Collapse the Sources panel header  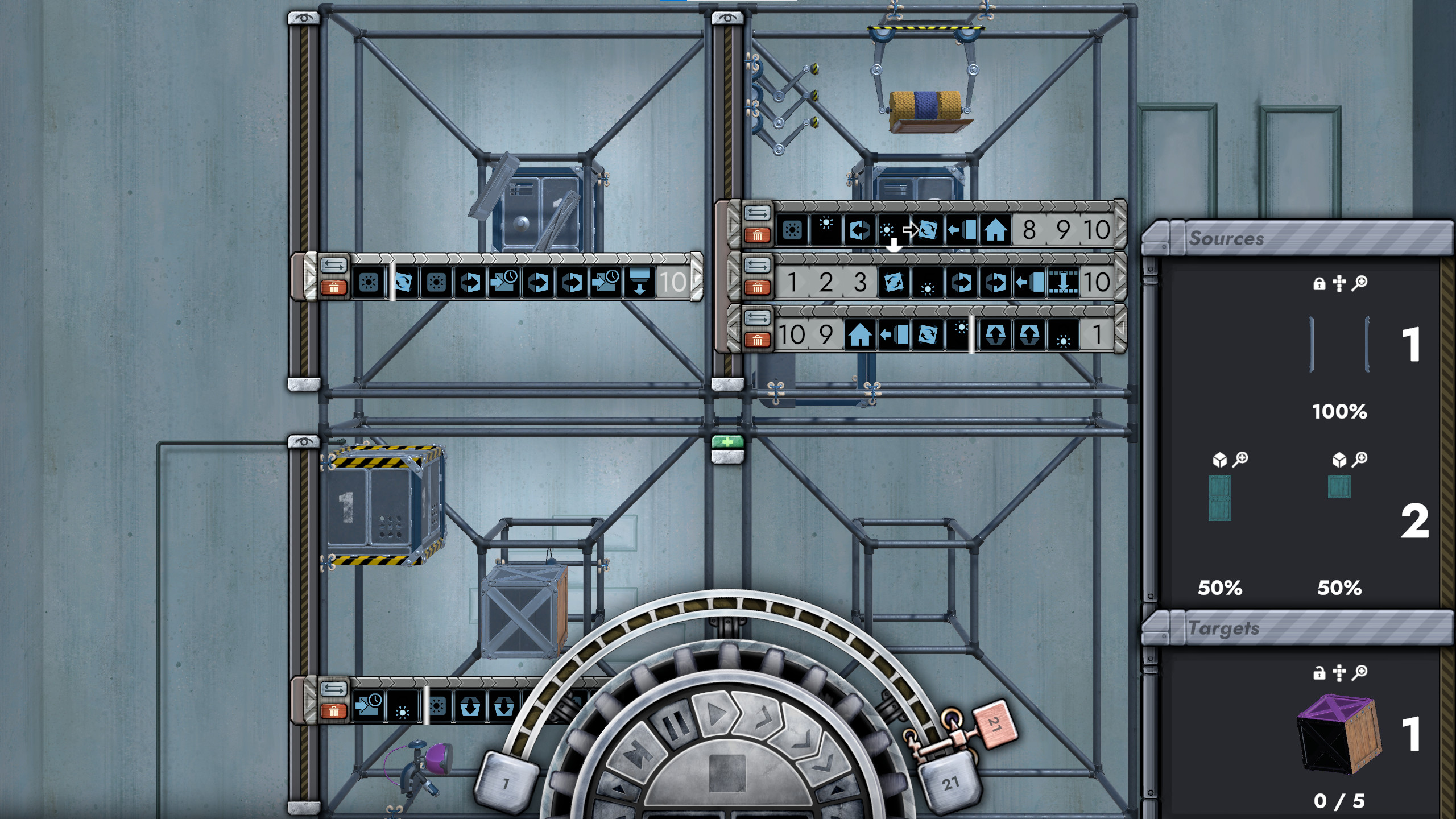pos(1297,238)
